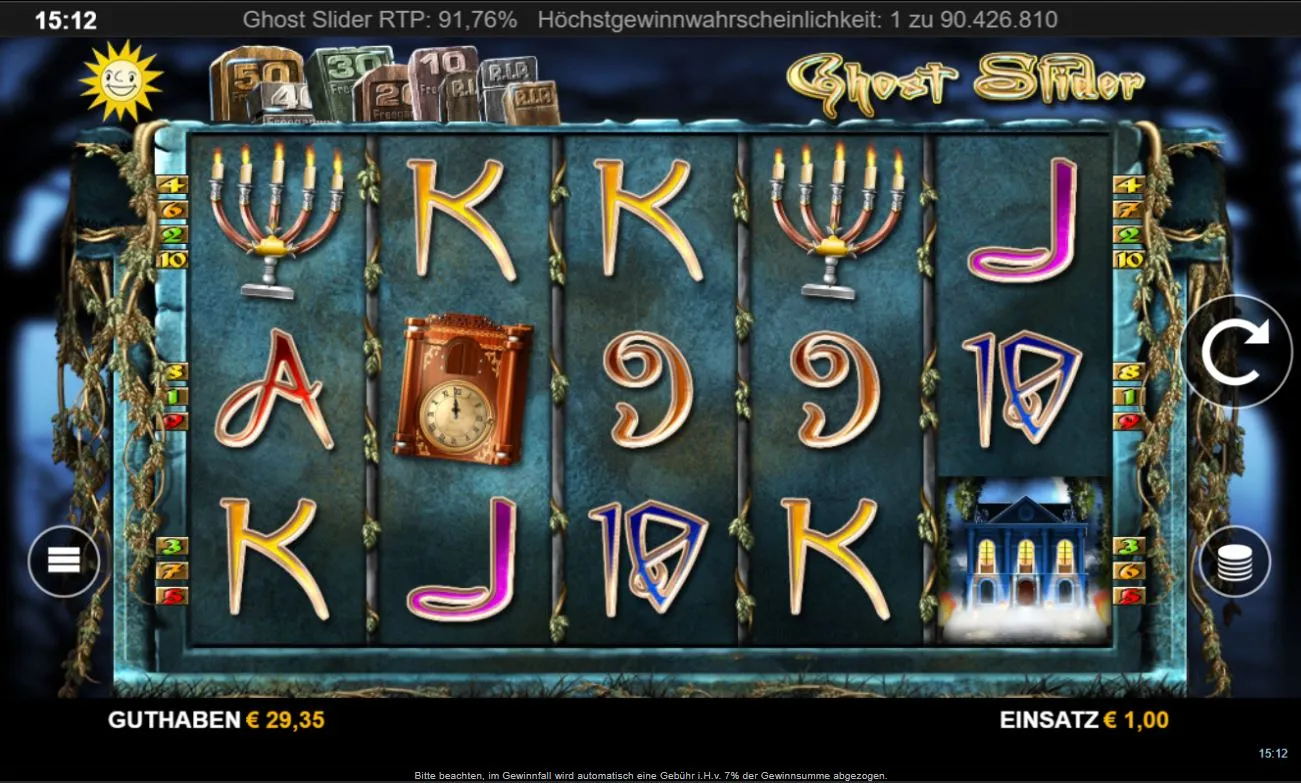Click the 40 Freegames tombstone
The height and width of the screenshot is (783, 1301).
[287, 96]
